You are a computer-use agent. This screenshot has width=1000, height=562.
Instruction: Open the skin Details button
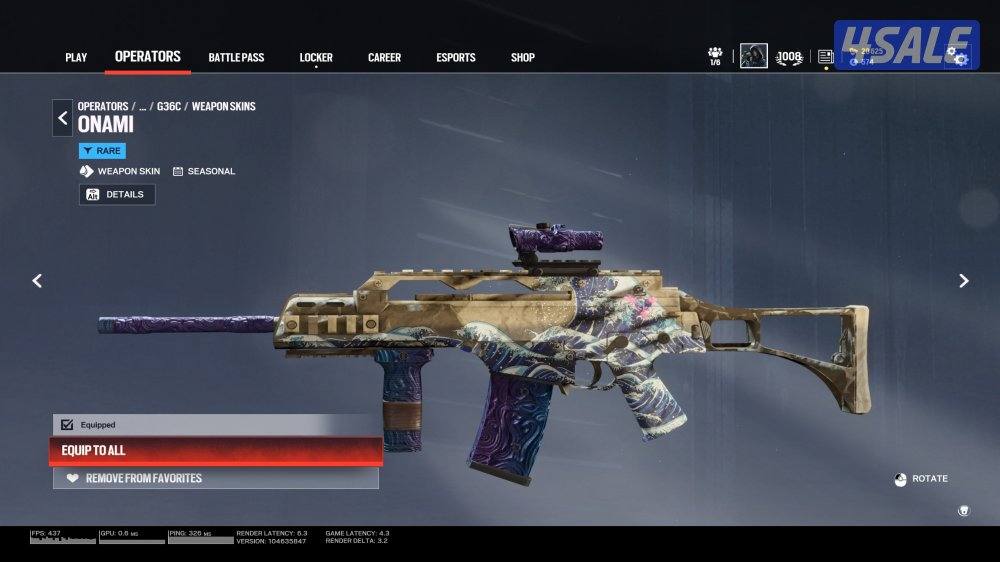(x=117, y=194)
